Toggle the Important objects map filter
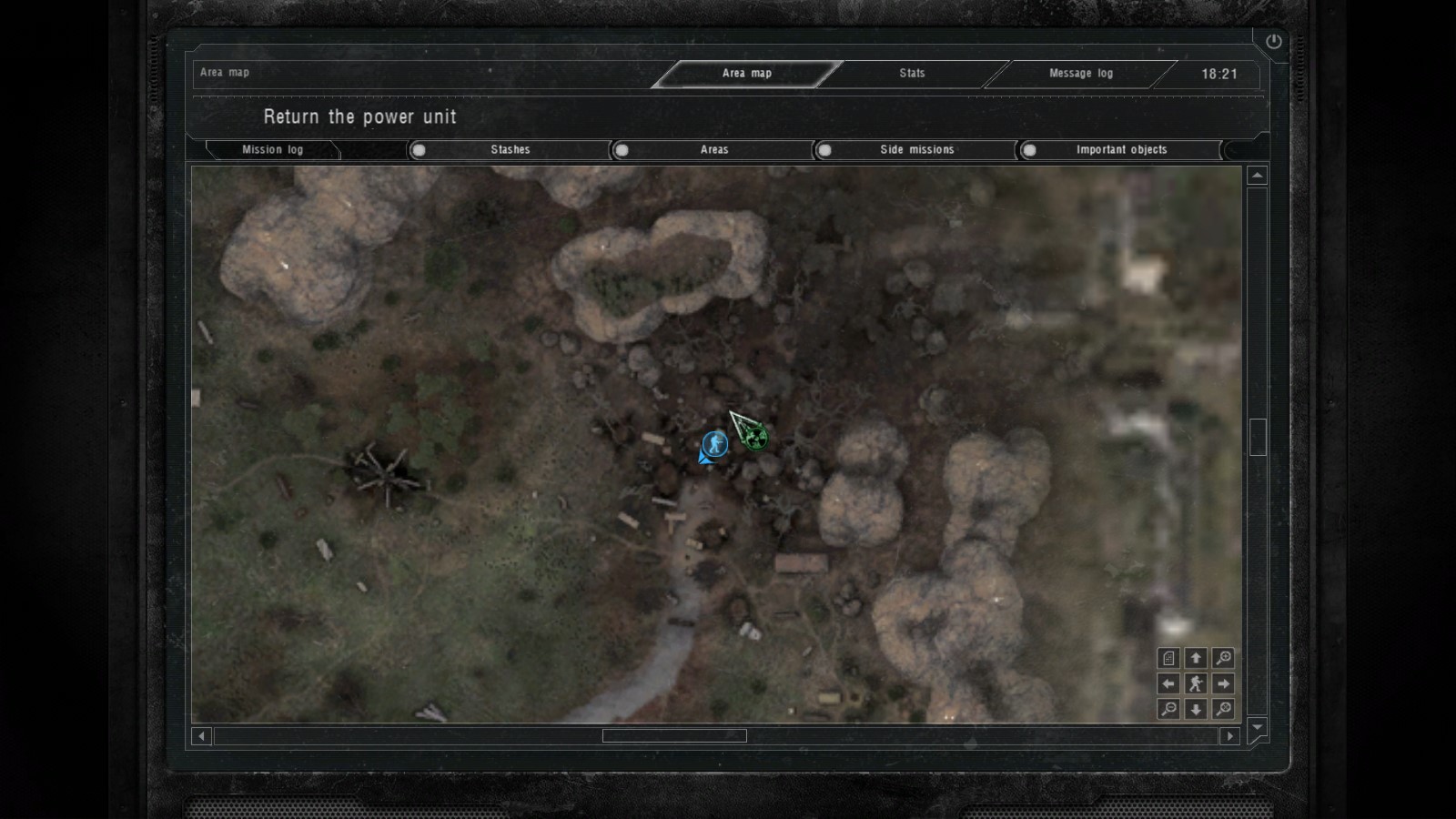Screen dimensions: 1456x819 point(1029,150)
